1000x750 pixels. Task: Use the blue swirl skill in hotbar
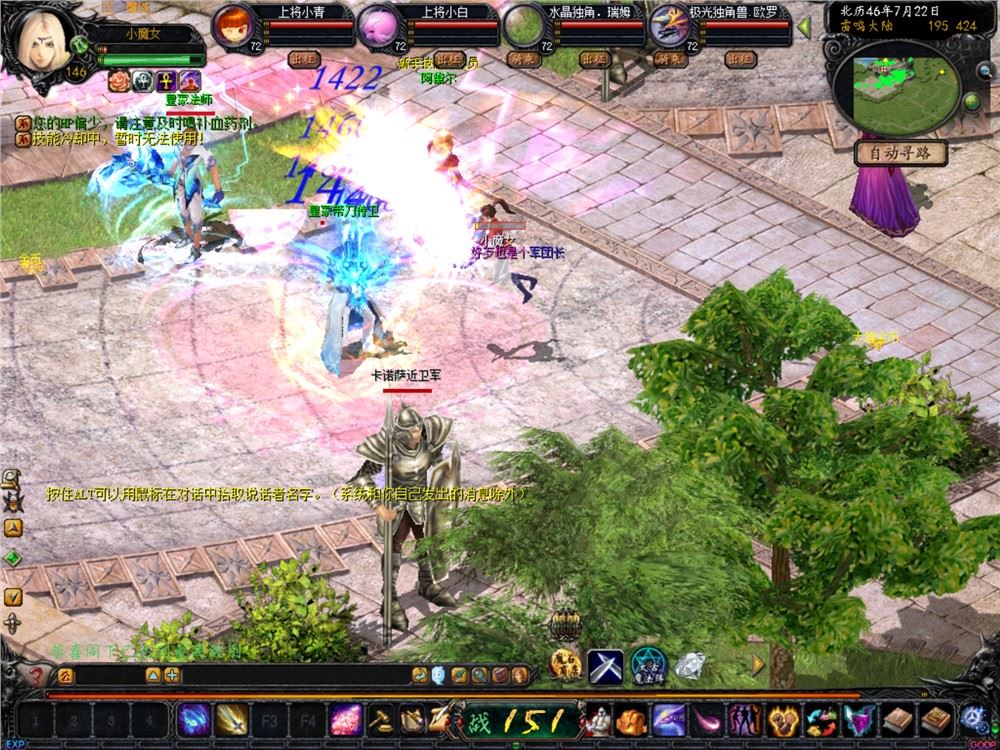point(193,719)
